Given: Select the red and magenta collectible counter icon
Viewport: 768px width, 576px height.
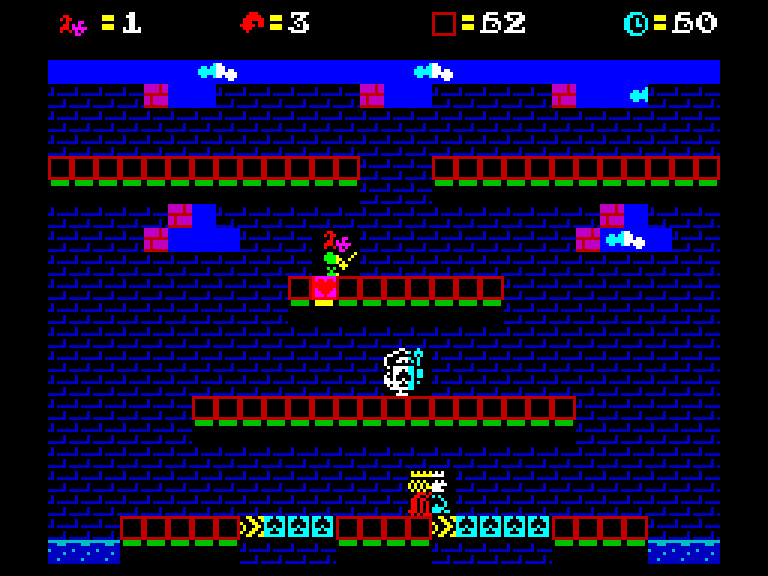Looking at the screenshot, I should [73, 24].
